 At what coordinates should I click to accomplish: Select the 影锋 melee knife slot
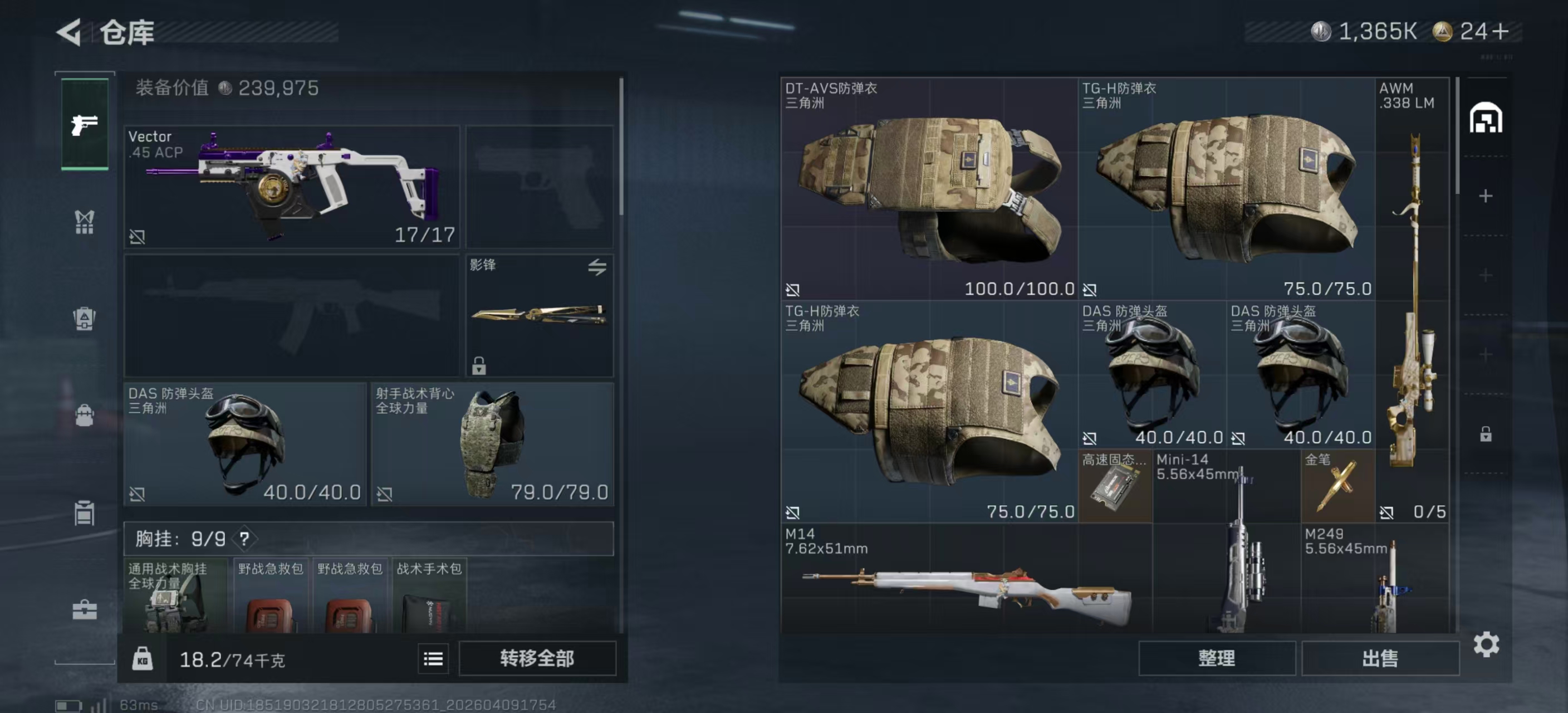(x=540, y=315)
